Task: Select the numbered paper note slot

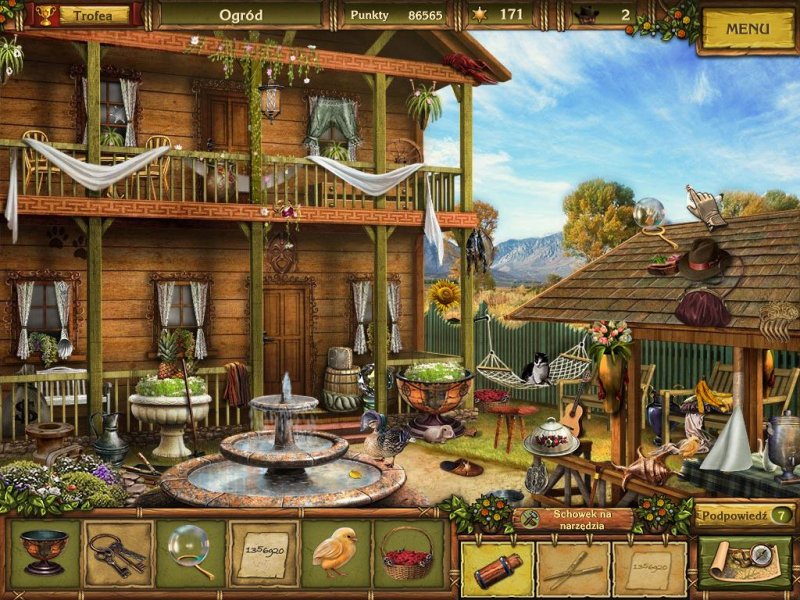Action: (262, 553)
